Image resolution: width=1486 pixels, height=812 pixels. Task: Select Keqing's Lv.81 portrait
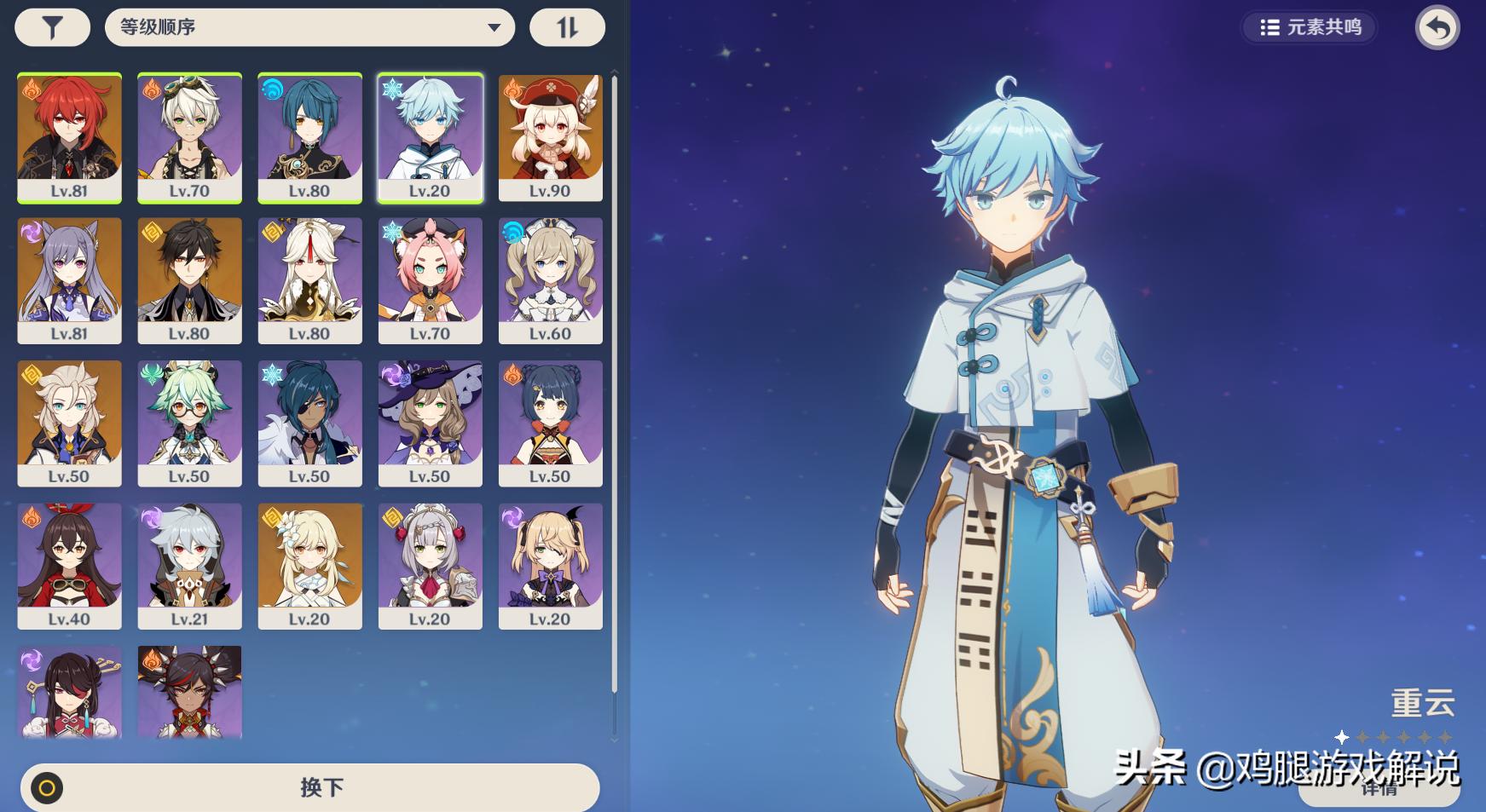(x=69, y=280)
